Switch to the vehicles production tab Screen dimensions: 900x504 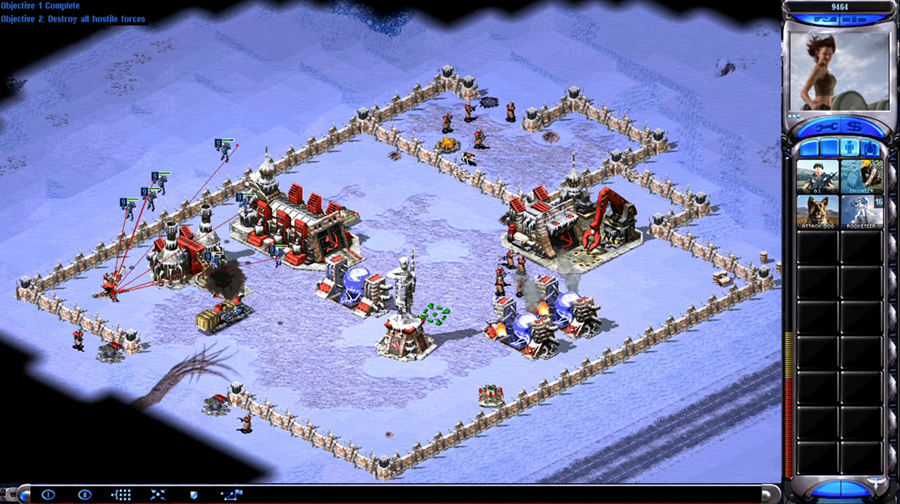pyautogui.click(x=870, y=148)
